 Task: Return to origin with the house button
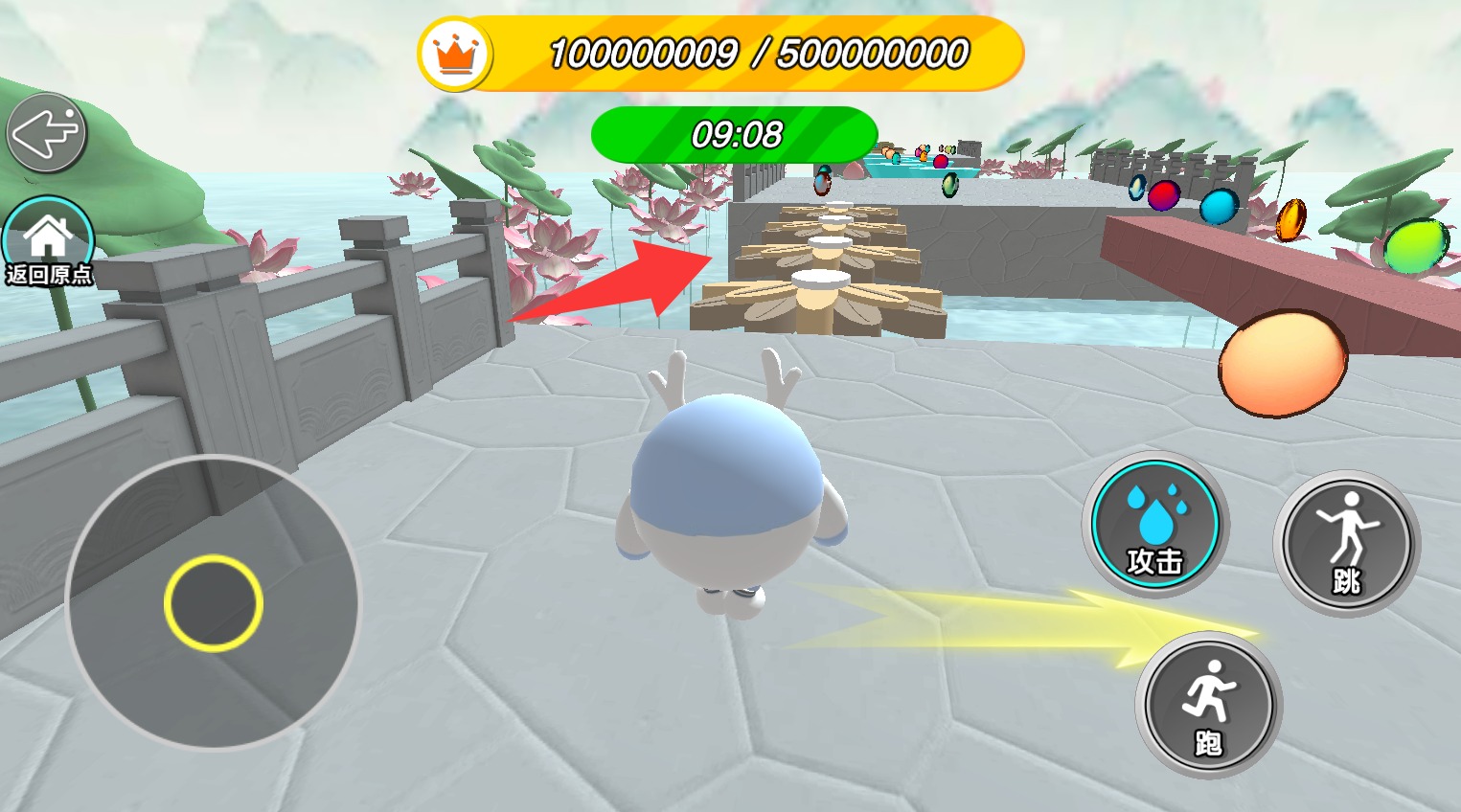(49, 244)
